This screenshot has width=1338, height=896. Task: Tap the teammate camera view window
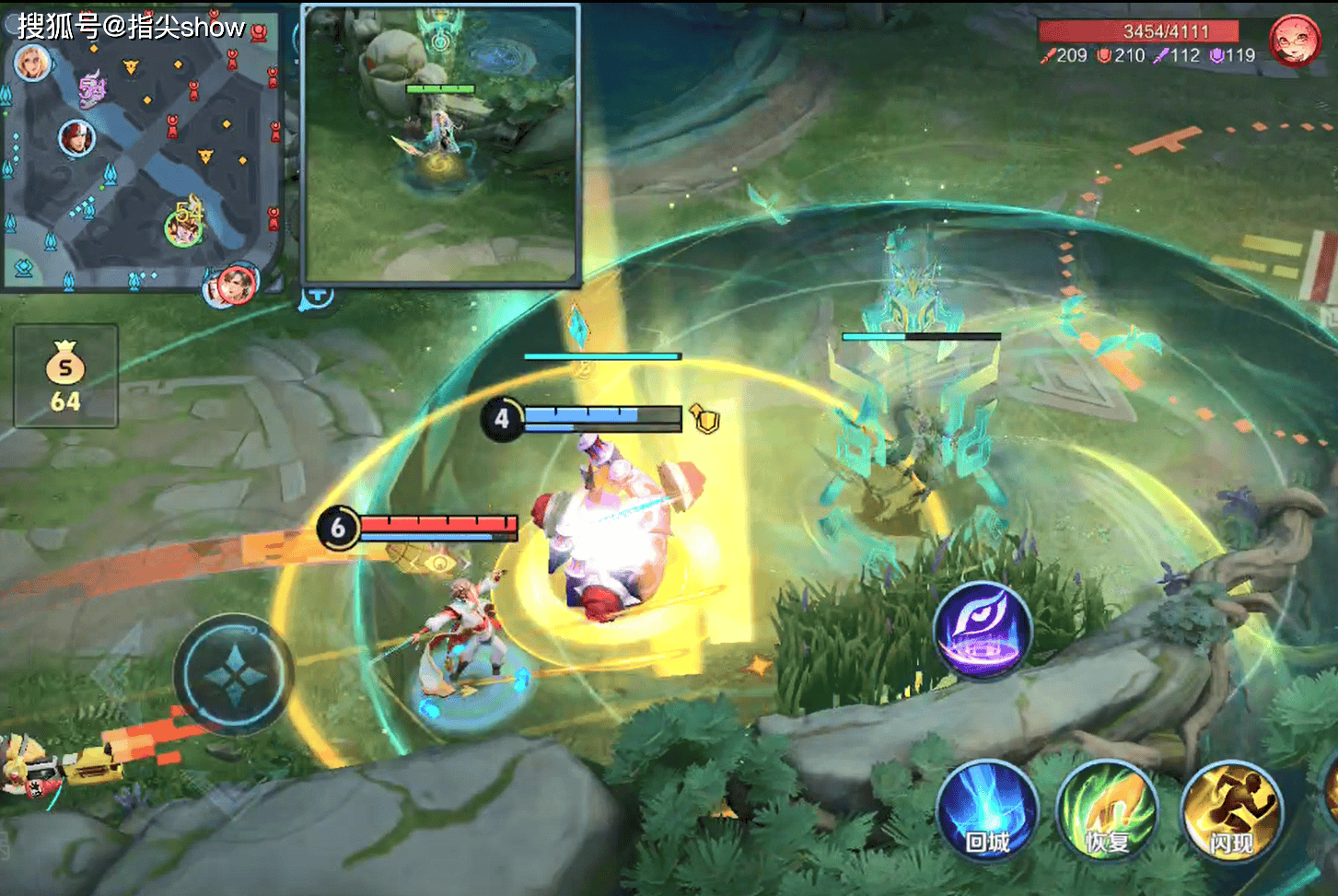pos(442,145)
